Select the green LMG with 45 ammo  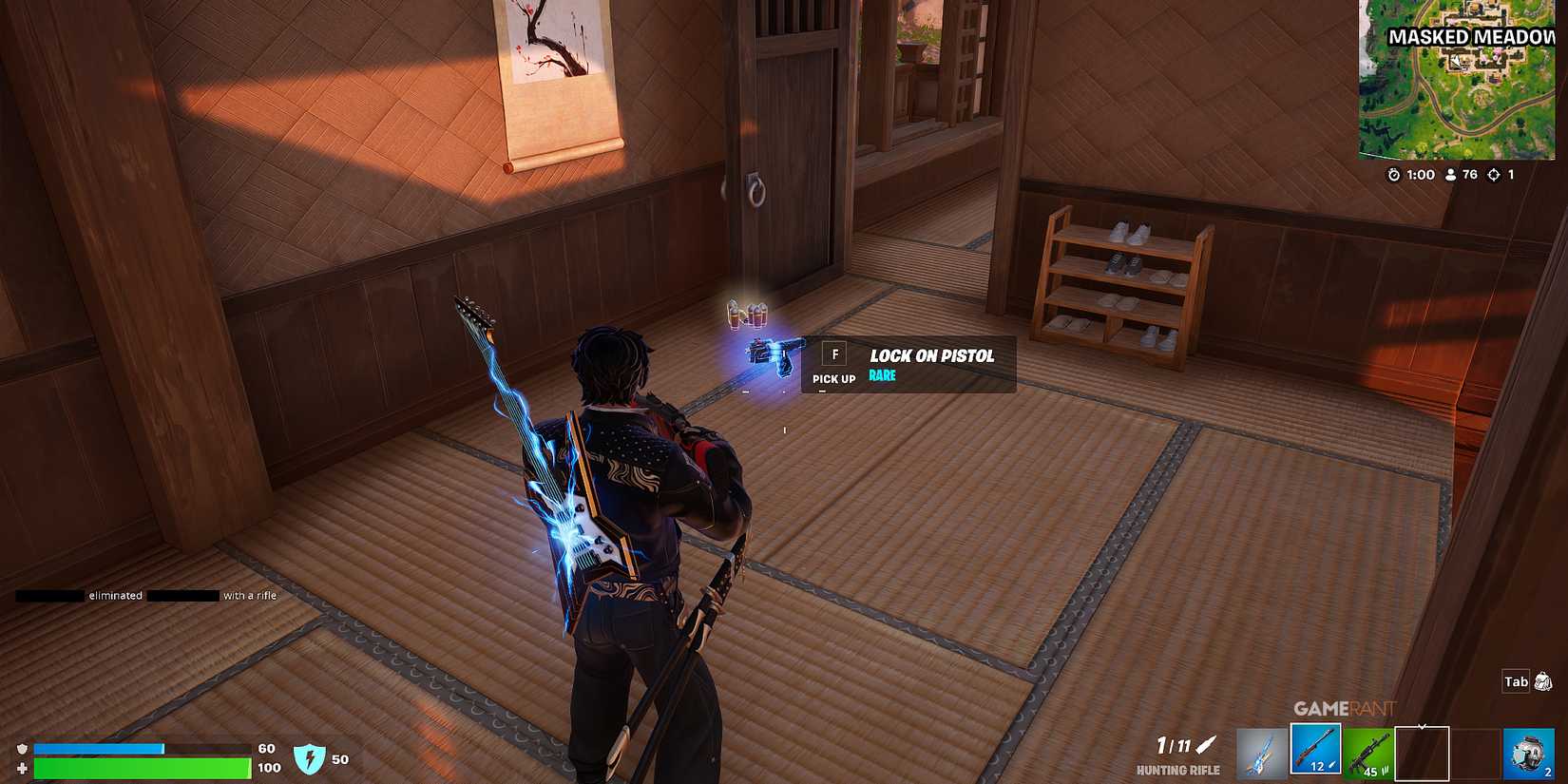[x=1367, y=754]
